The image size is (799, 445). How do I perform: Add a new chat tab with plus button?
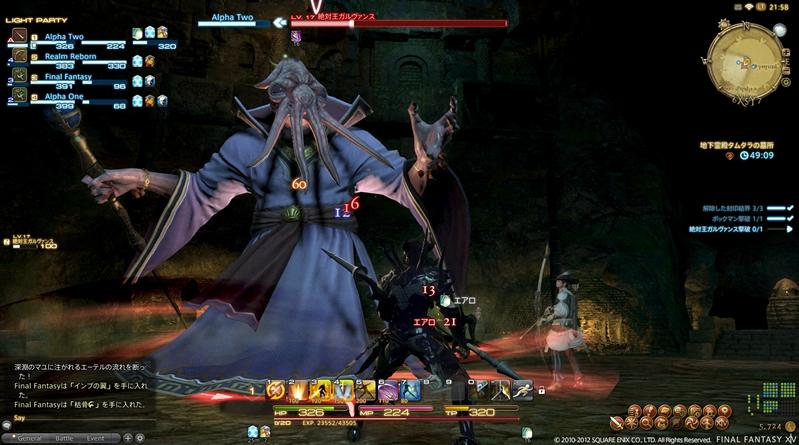pyautogui.click(x=127, y=438)
